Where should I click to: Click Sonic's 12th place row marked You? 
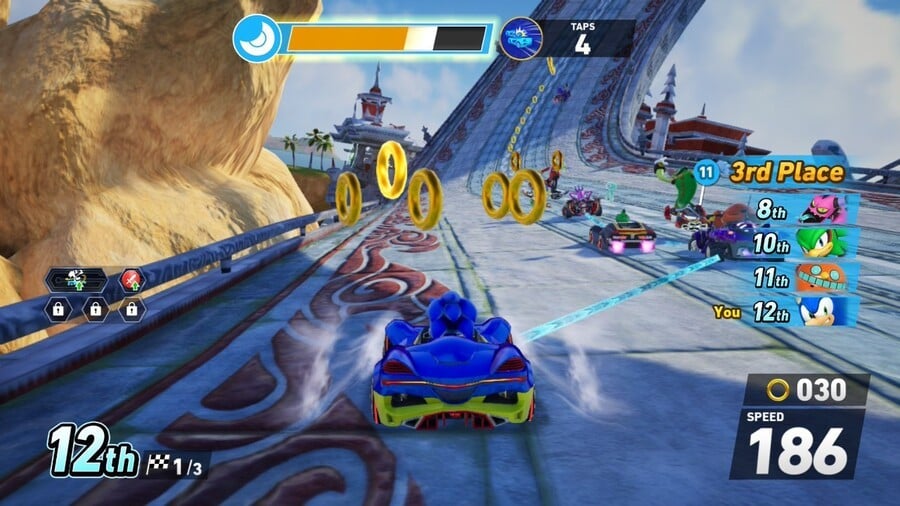tap(790, 311)
